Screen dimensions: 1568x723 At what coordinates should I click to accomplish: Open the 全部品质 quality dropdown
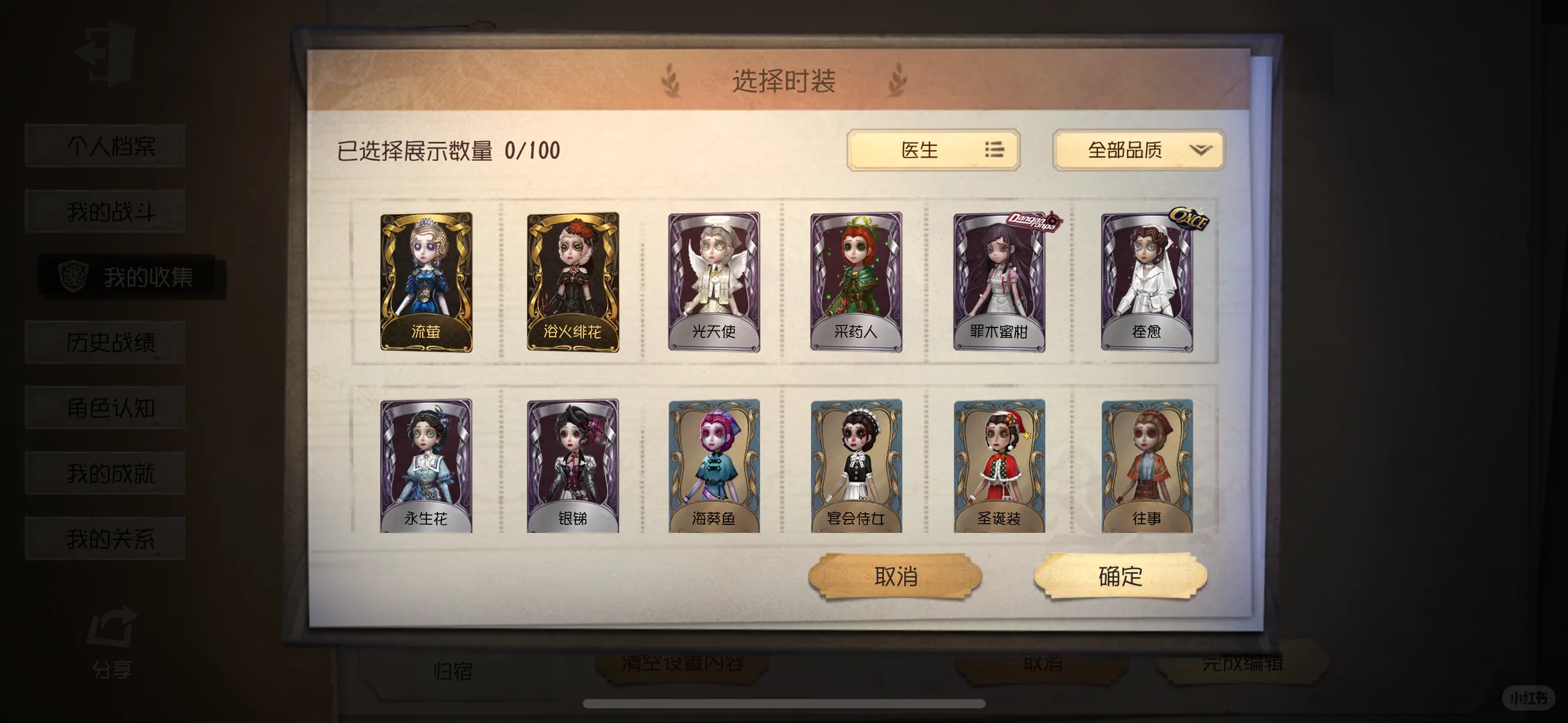1137,151
